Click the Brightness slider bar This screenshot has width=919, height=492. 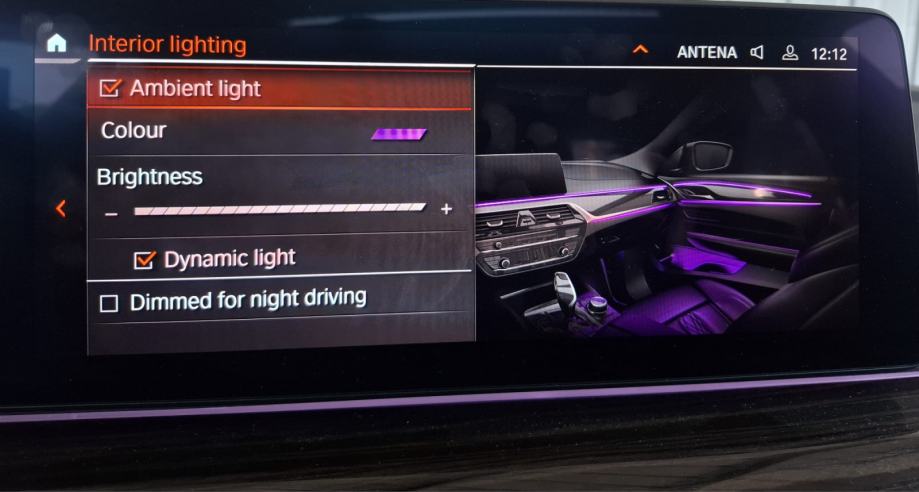[279, 209]
